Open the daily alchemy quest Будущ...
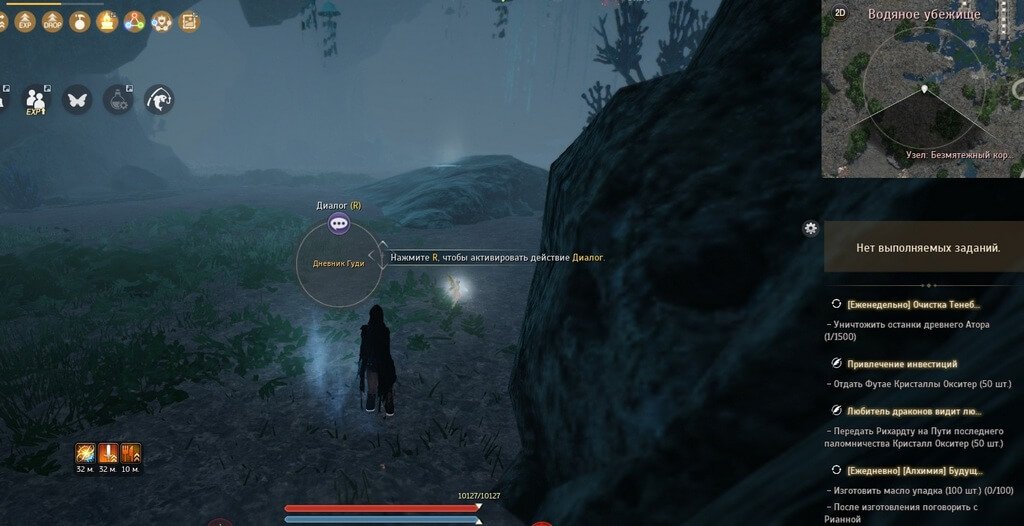 click(914, 470)
